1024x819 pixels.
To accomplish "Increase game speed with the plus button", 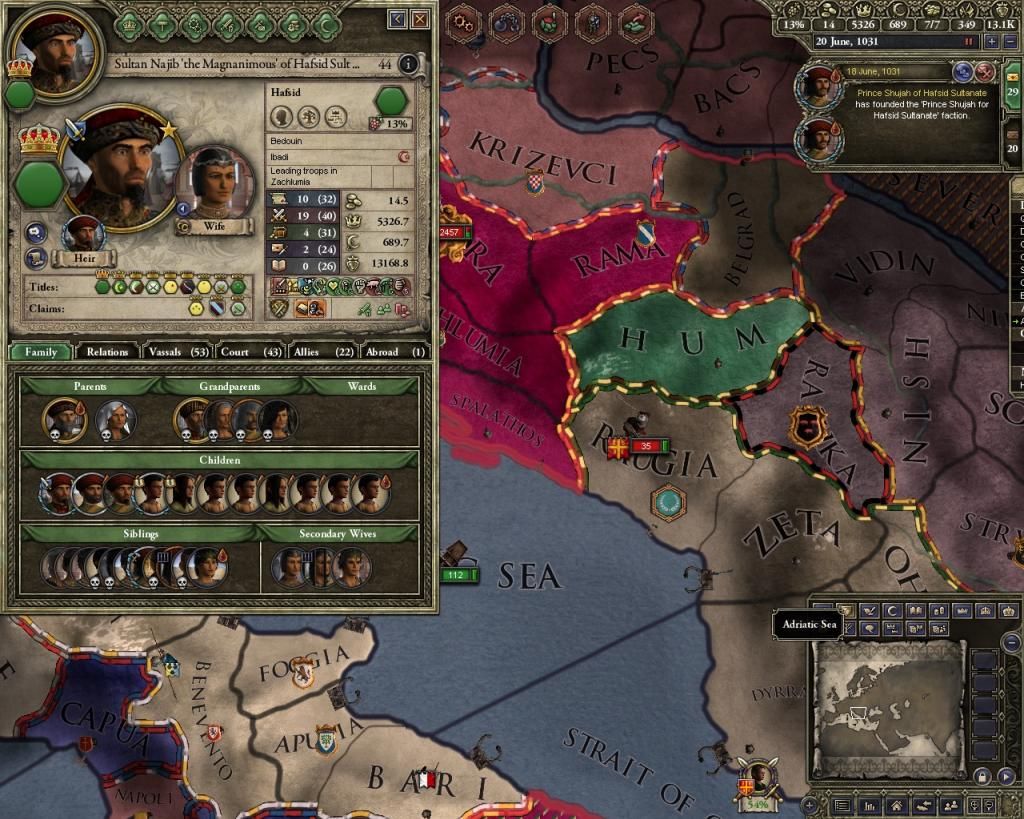I will (x=992, y=42).
